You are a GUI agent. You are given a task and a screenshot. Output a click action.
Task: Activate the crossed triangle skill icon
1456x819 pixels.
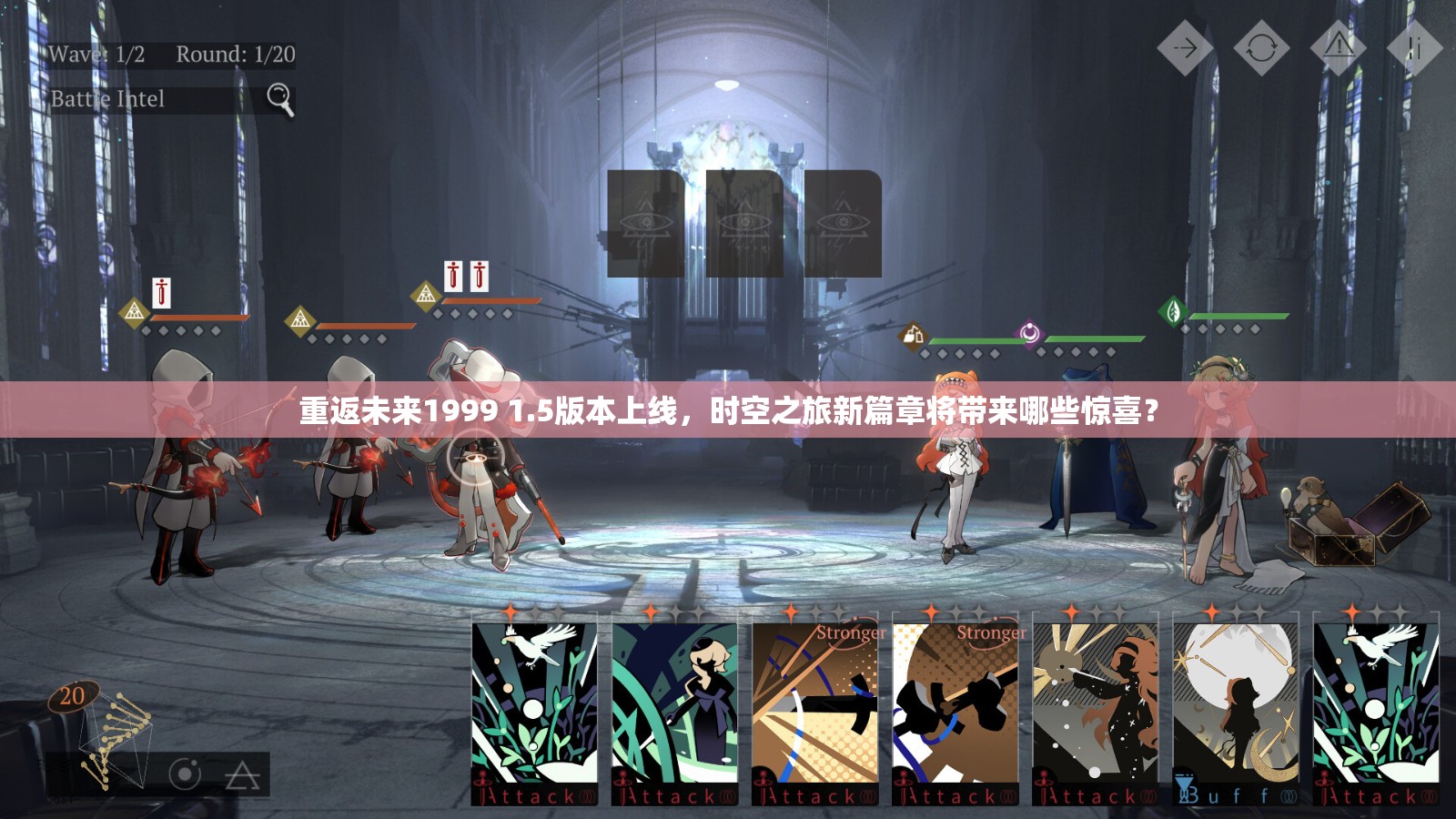[242, 774]
